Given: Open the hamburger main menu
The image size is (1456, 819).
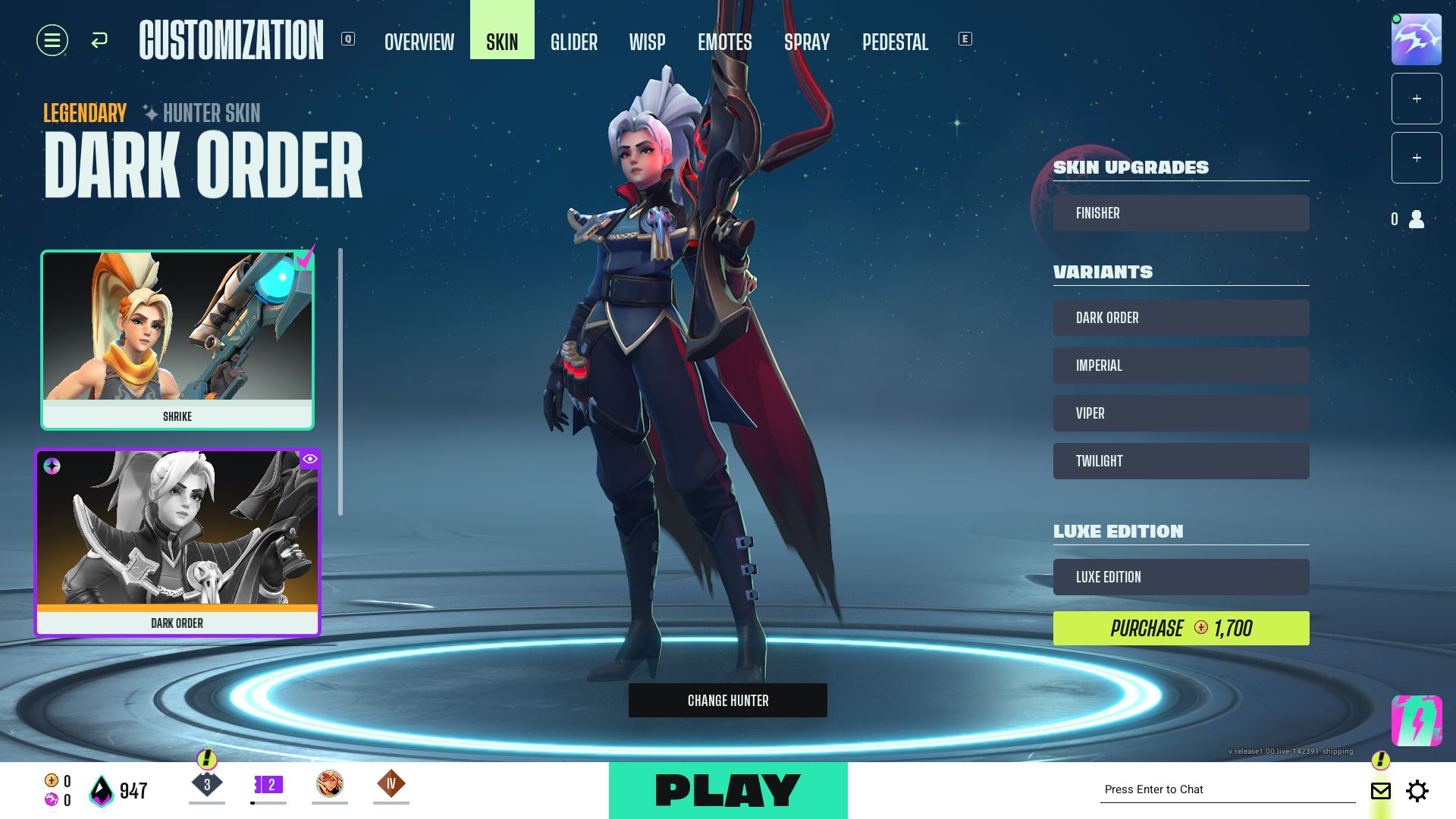Looking at the screenshot, I should click(52, 40).
